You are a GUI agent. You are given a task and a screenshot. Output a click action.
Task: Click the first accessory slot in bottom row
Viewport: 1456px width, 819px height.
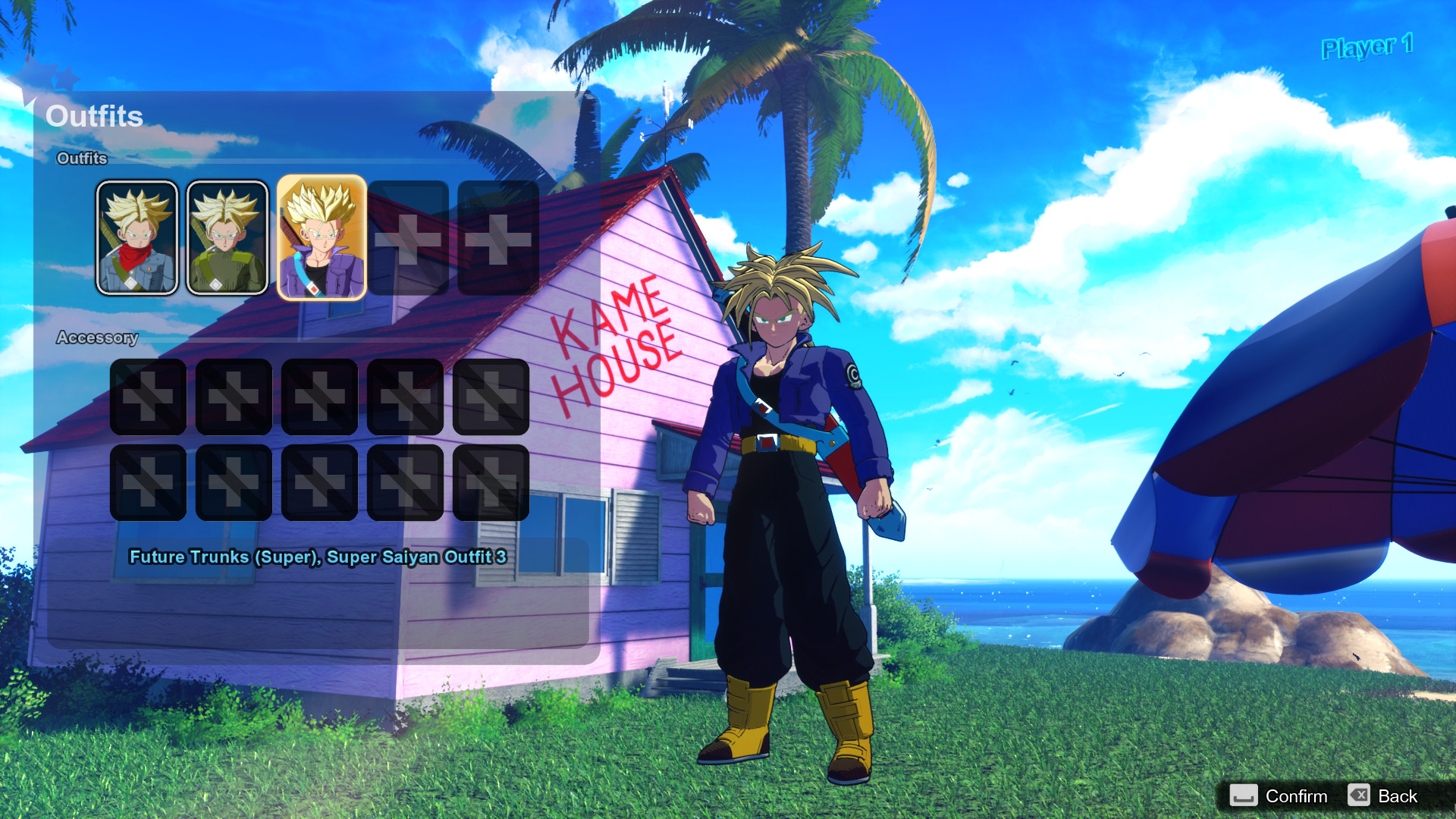[149, 482]
